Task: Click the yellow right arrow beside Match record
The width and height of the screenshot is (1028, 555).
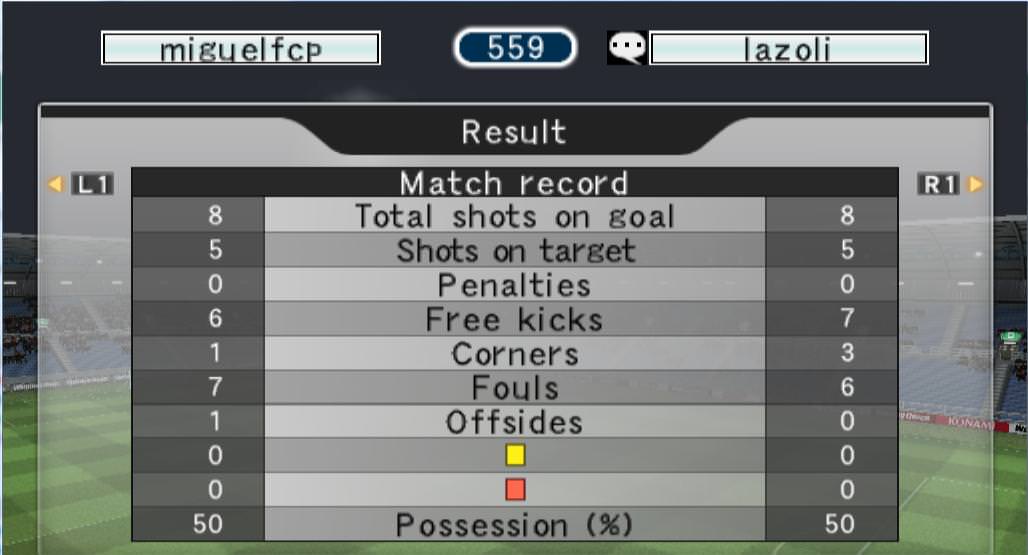Action: point(976,184)
